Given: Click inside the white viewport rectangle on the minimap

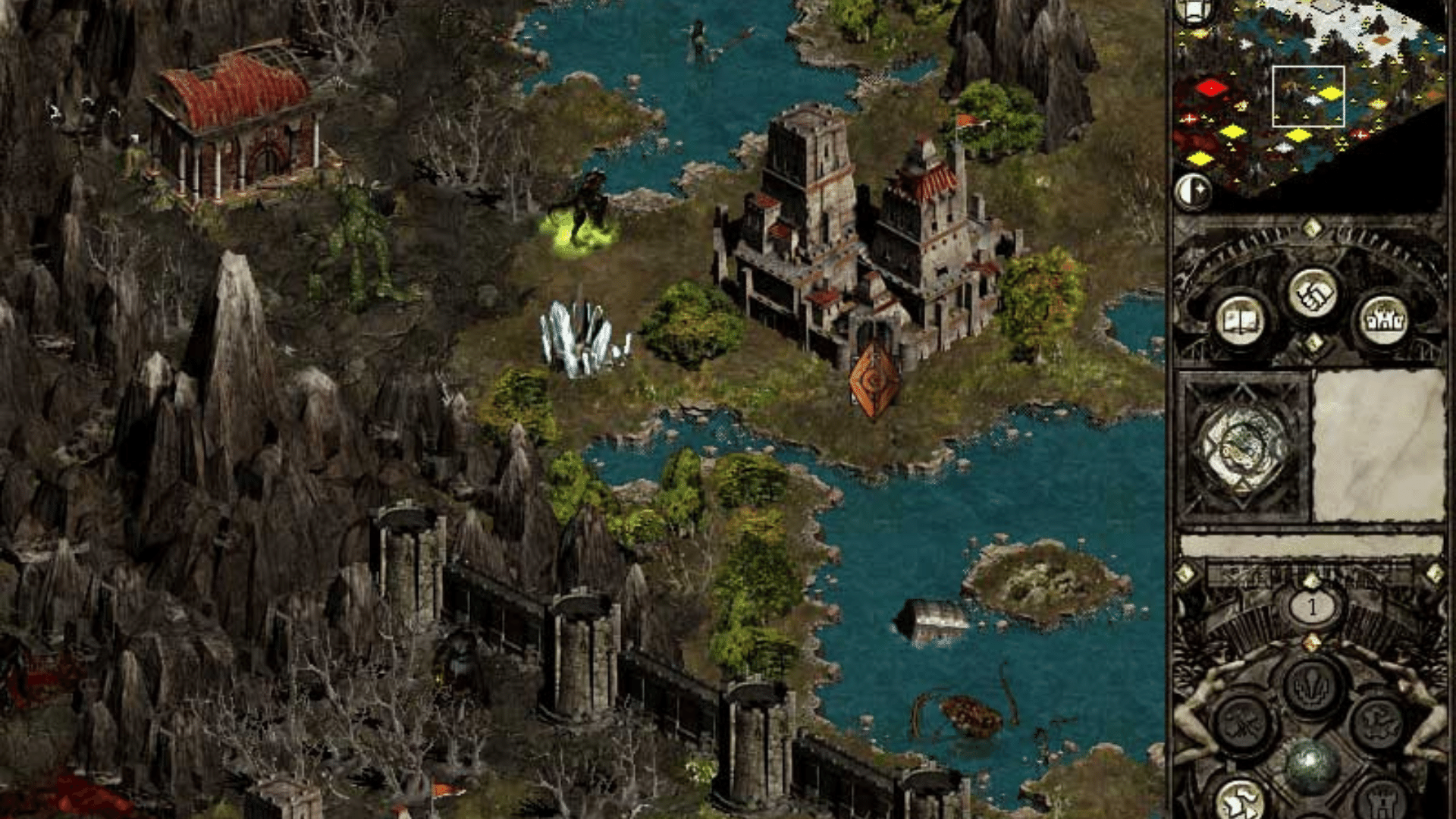Looking at the screenshot, I should (x=1309, y=97).
